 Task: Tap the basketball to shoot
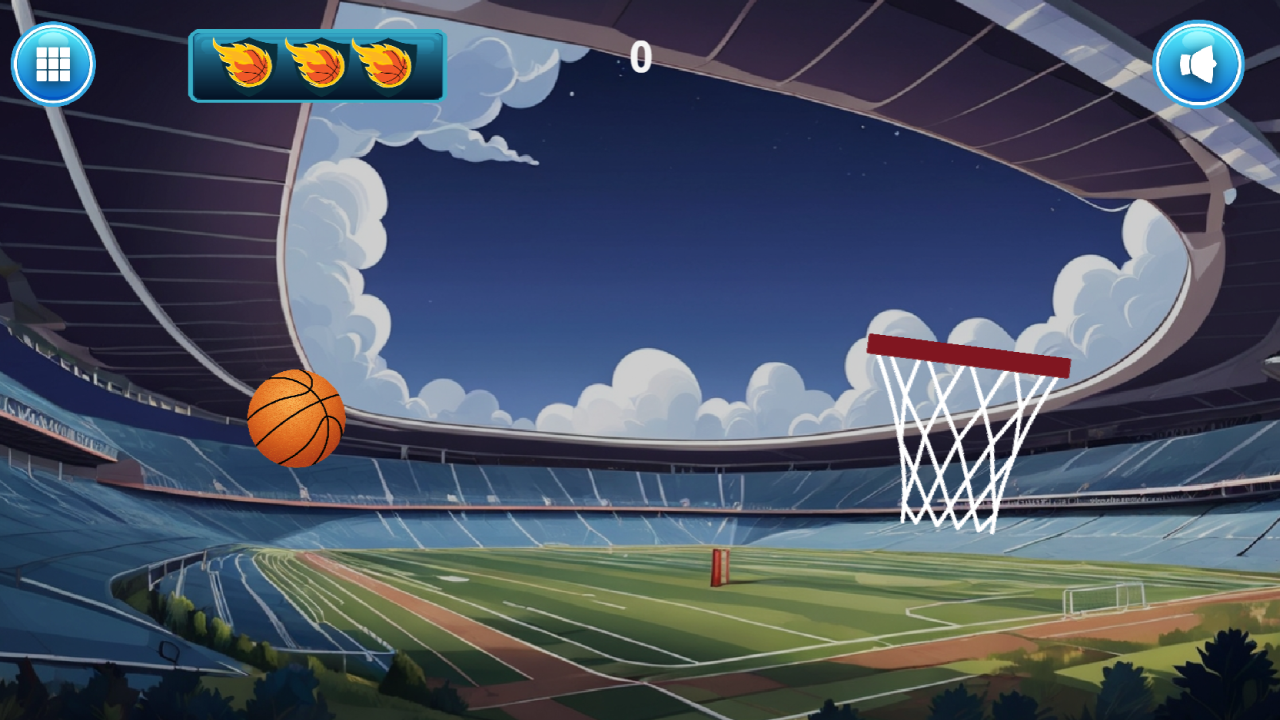(x=297, y=419)
